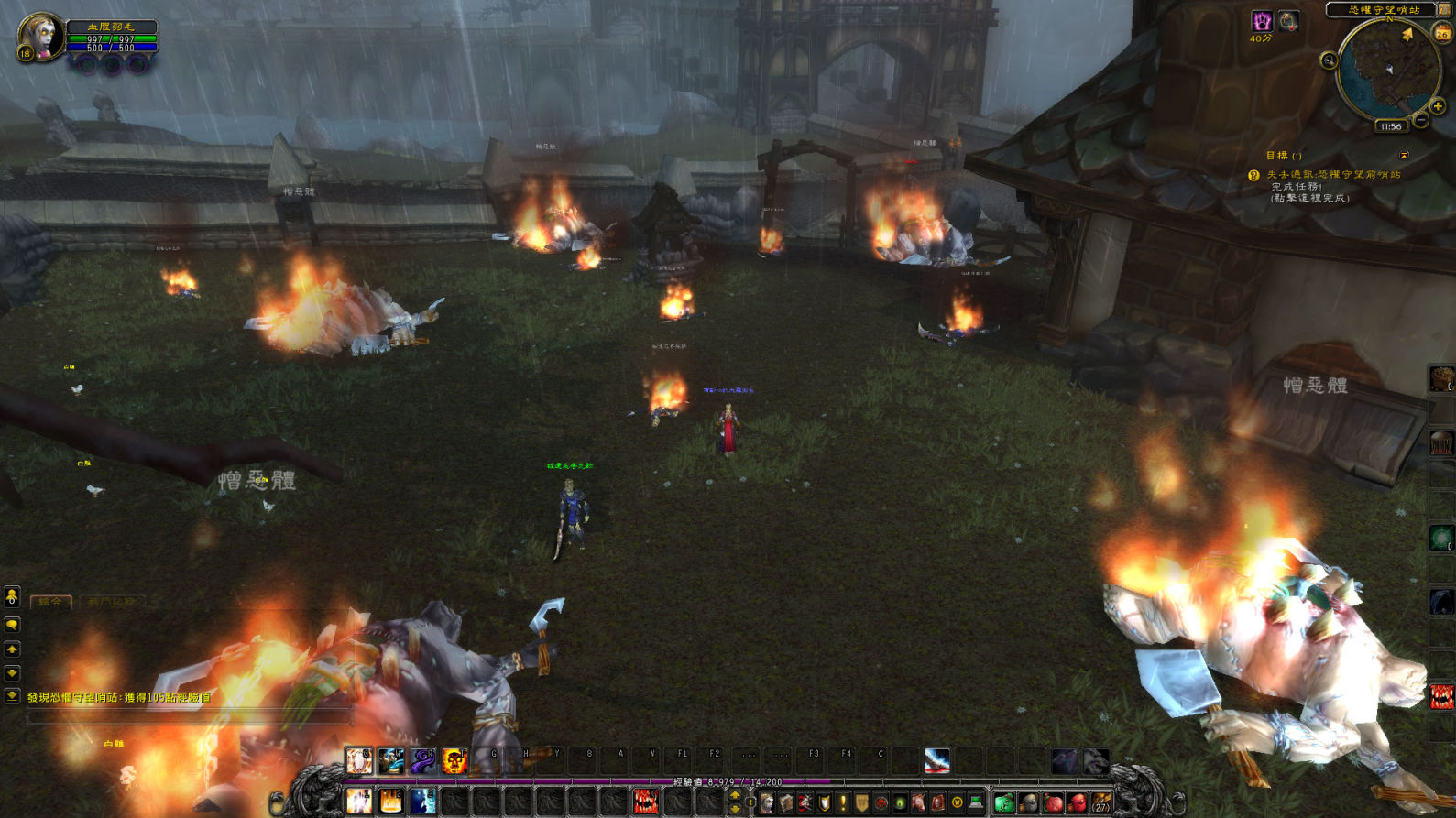Toggle the minimap tracking magnifier button

coord(1329,60)
